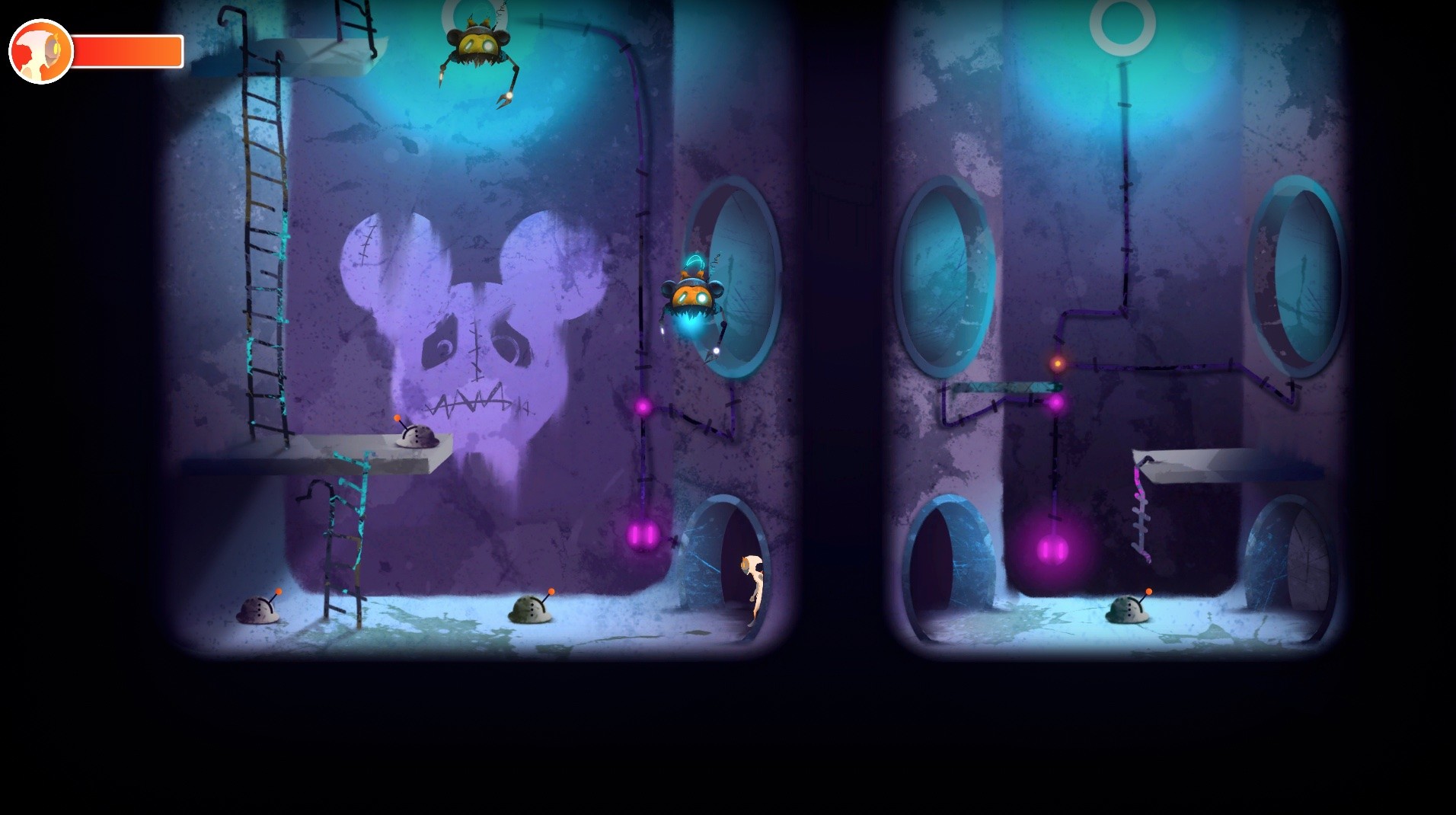Toggle the pink node beside the right ledge
The width and height of the screenshot is (1456, 815).
tap(1058, 404)
